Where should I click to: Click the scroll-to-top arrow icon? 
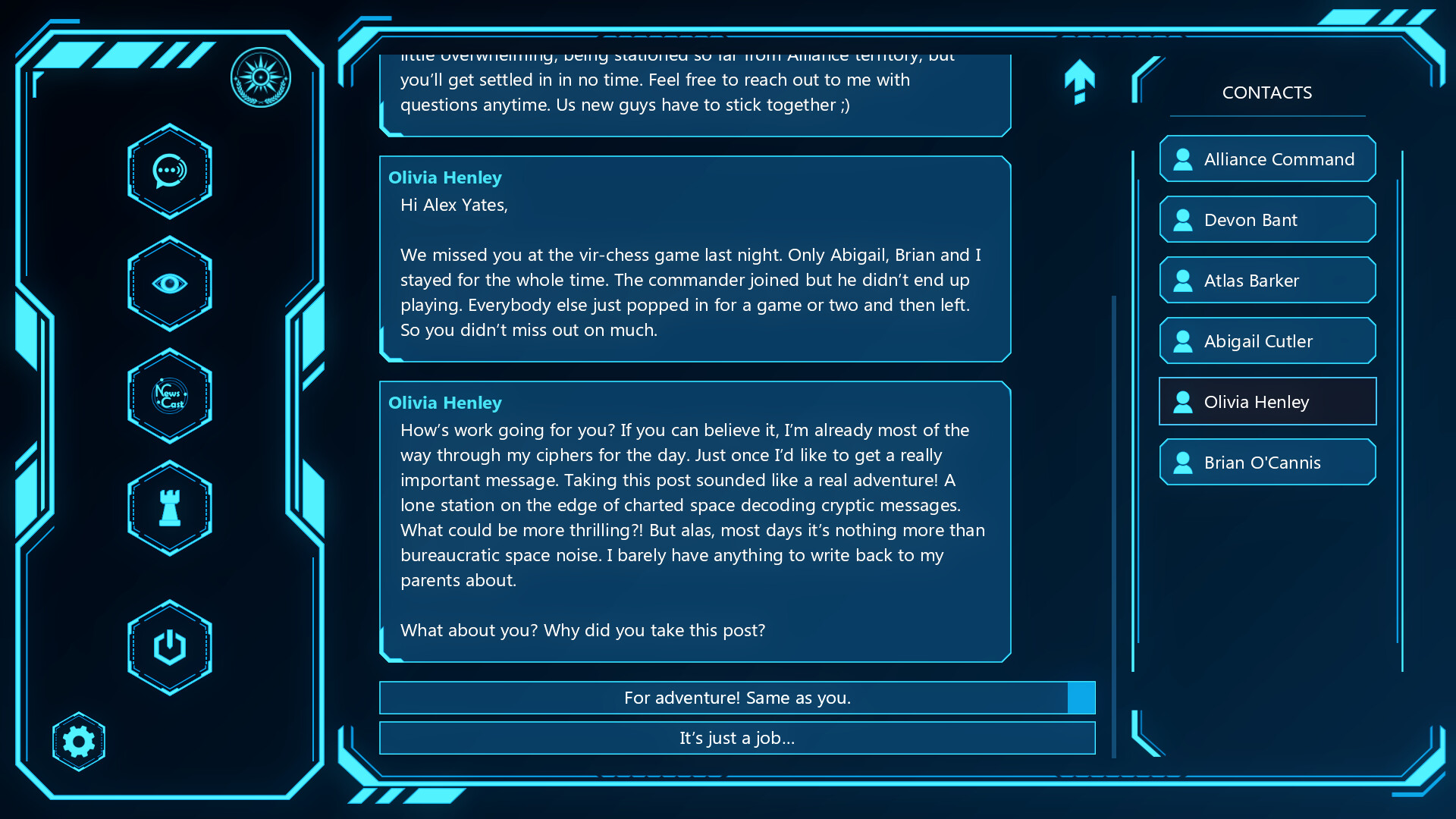[1080, 81]
